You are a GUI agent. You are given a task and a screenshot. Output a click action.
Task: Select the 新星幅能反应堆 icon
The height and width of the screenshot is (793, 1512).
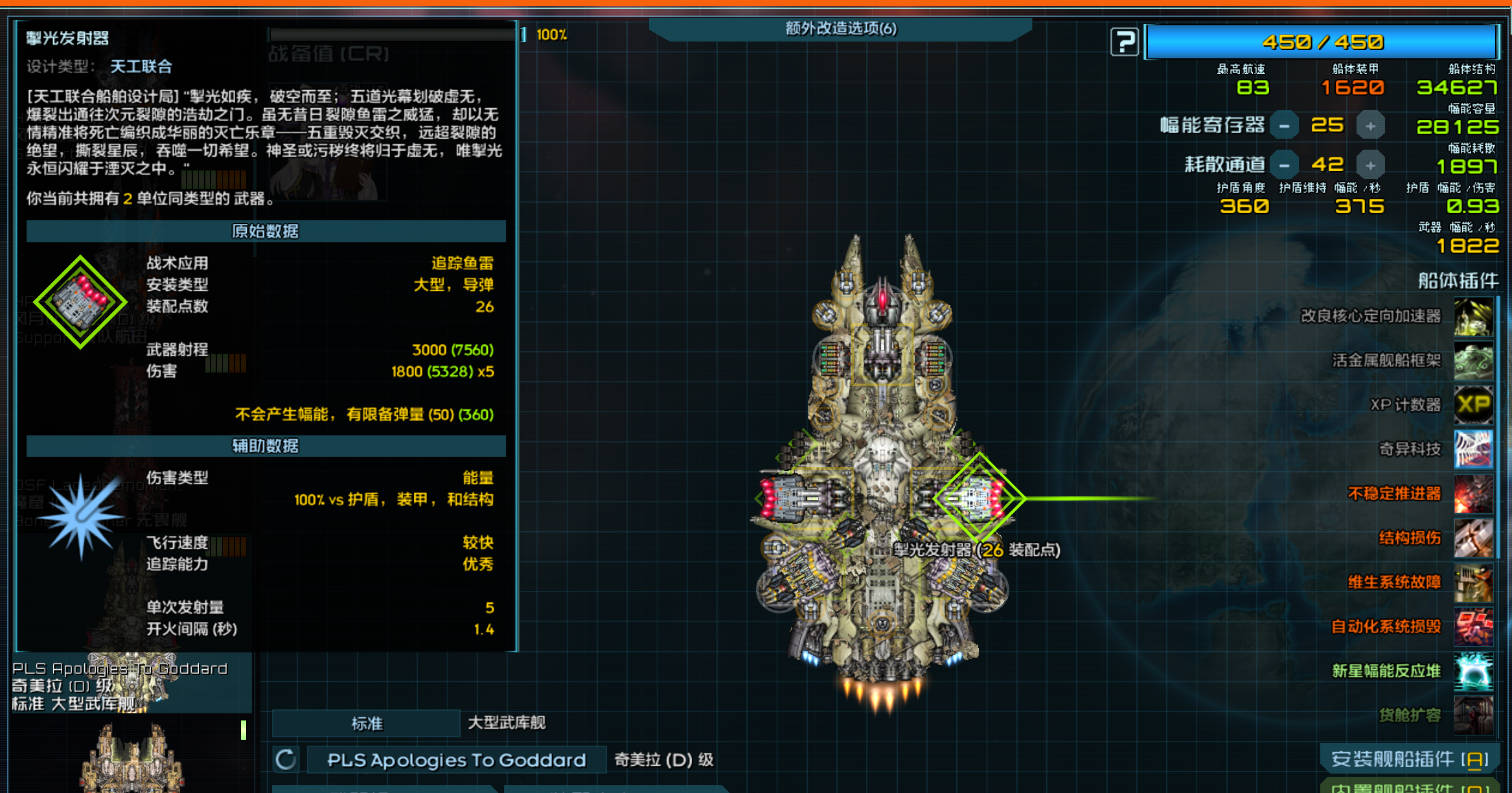pyautogui.click(x=1474, y=671)
